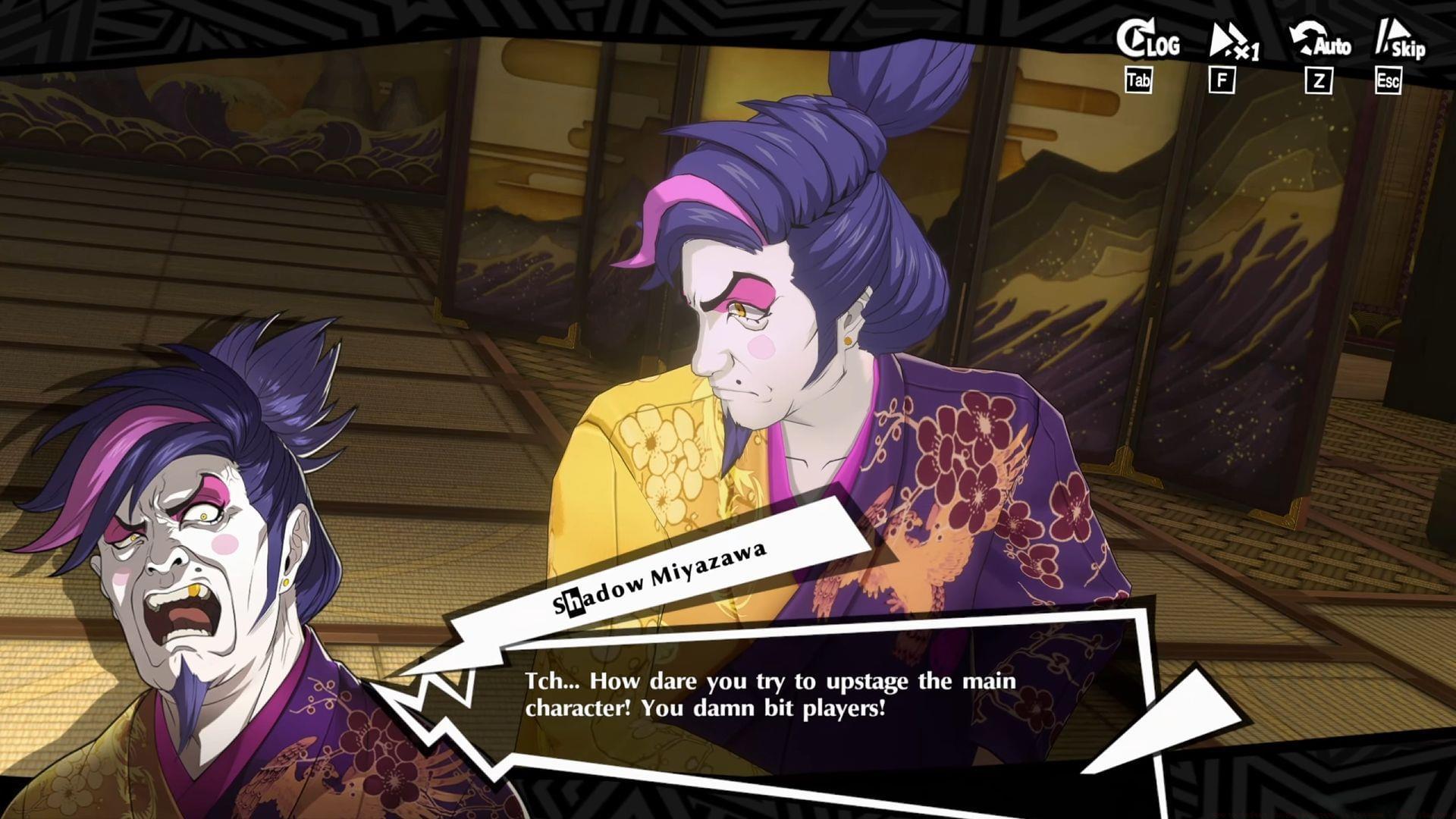Adjust message speed using the x1 control

(x=1232, y=42)
